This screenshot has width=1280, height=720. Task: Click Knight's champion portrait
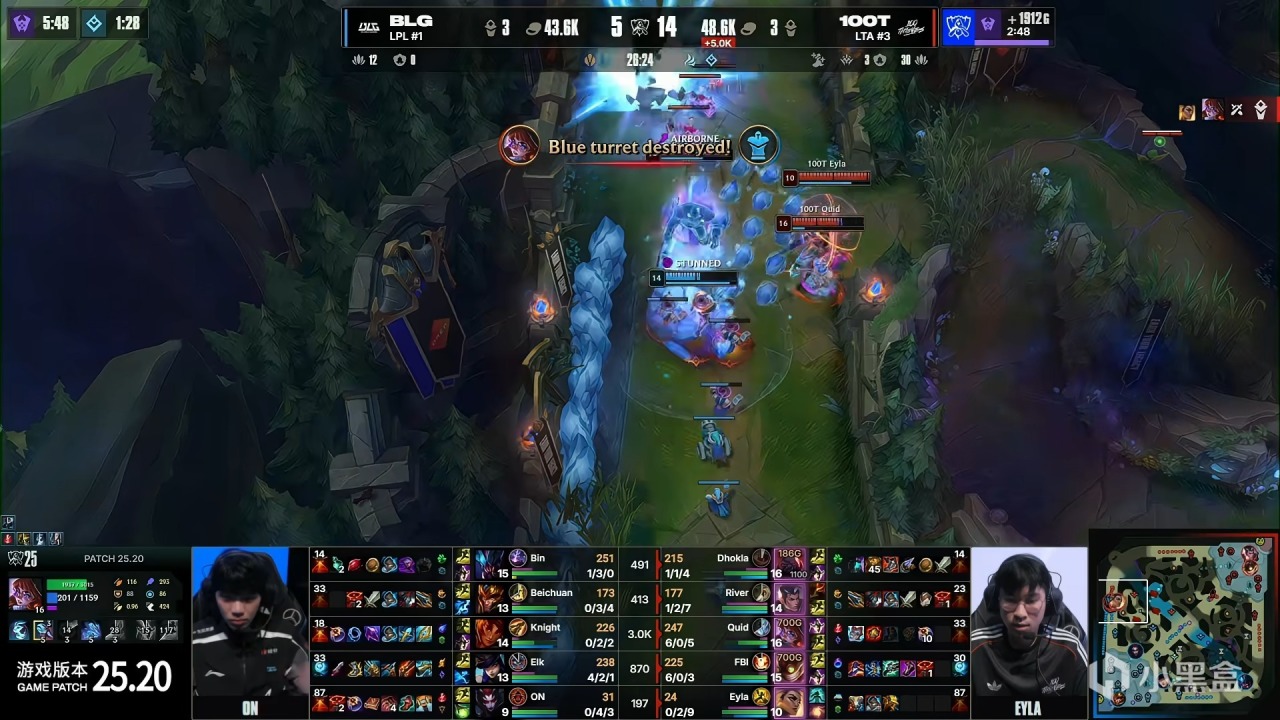[491, 633]
